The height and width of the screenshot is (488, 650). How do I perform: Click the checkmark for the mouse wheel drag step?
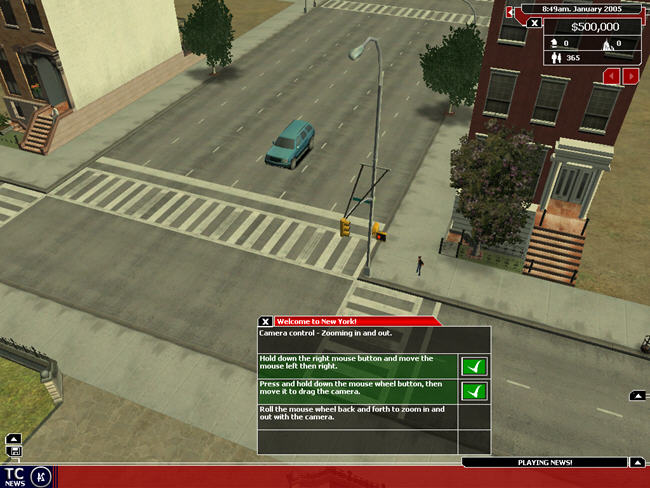tap(475, 391)
